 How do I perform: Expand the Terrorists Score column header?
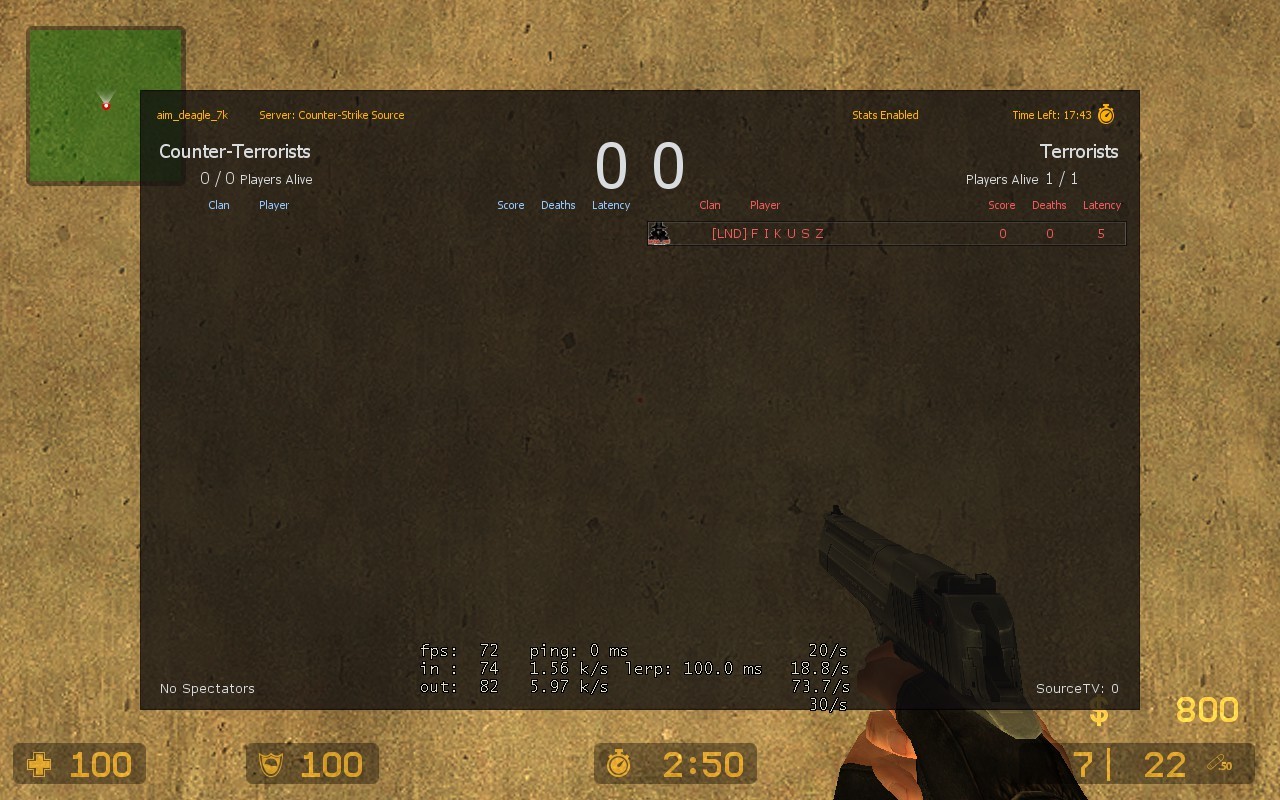1002,205
